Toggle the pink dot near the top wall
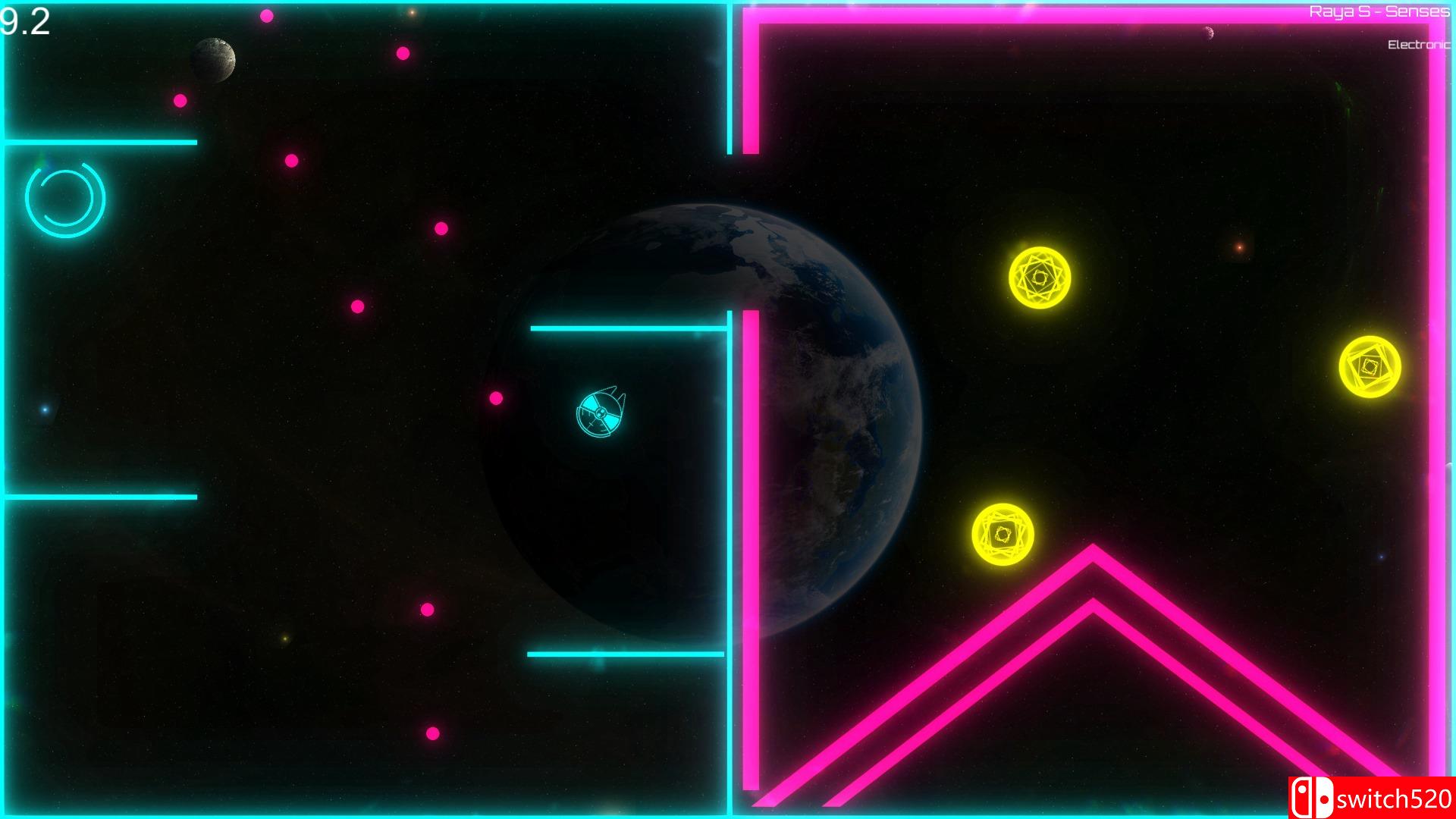This screenshot has width=1456, height=819. [x=265, y=15]
